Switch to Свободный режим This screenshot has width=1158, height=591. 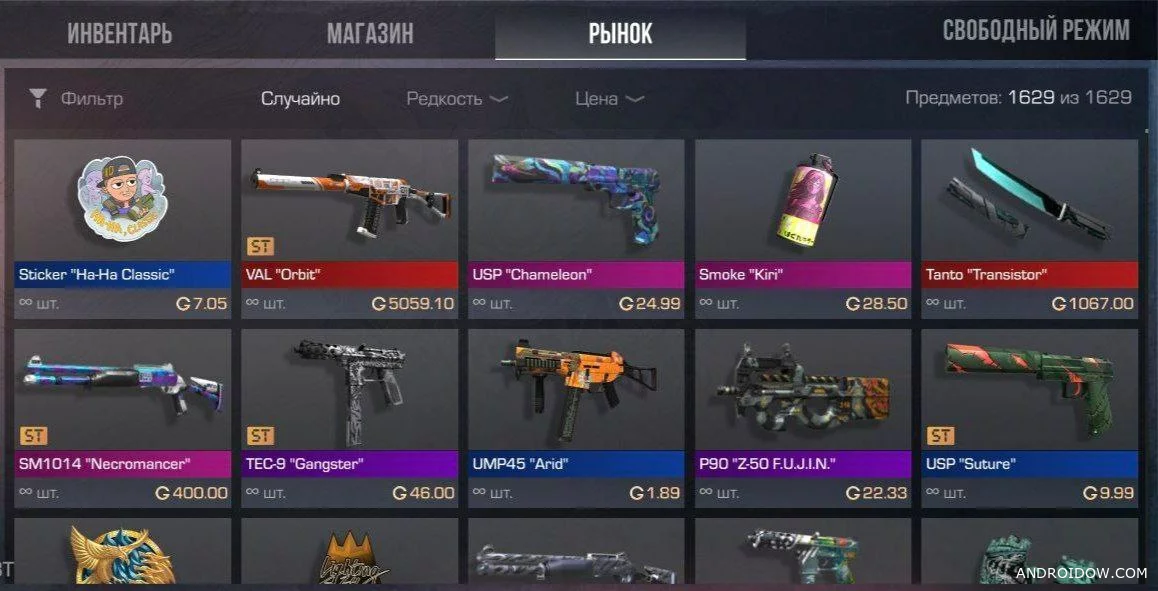[x=1036, y=30]
